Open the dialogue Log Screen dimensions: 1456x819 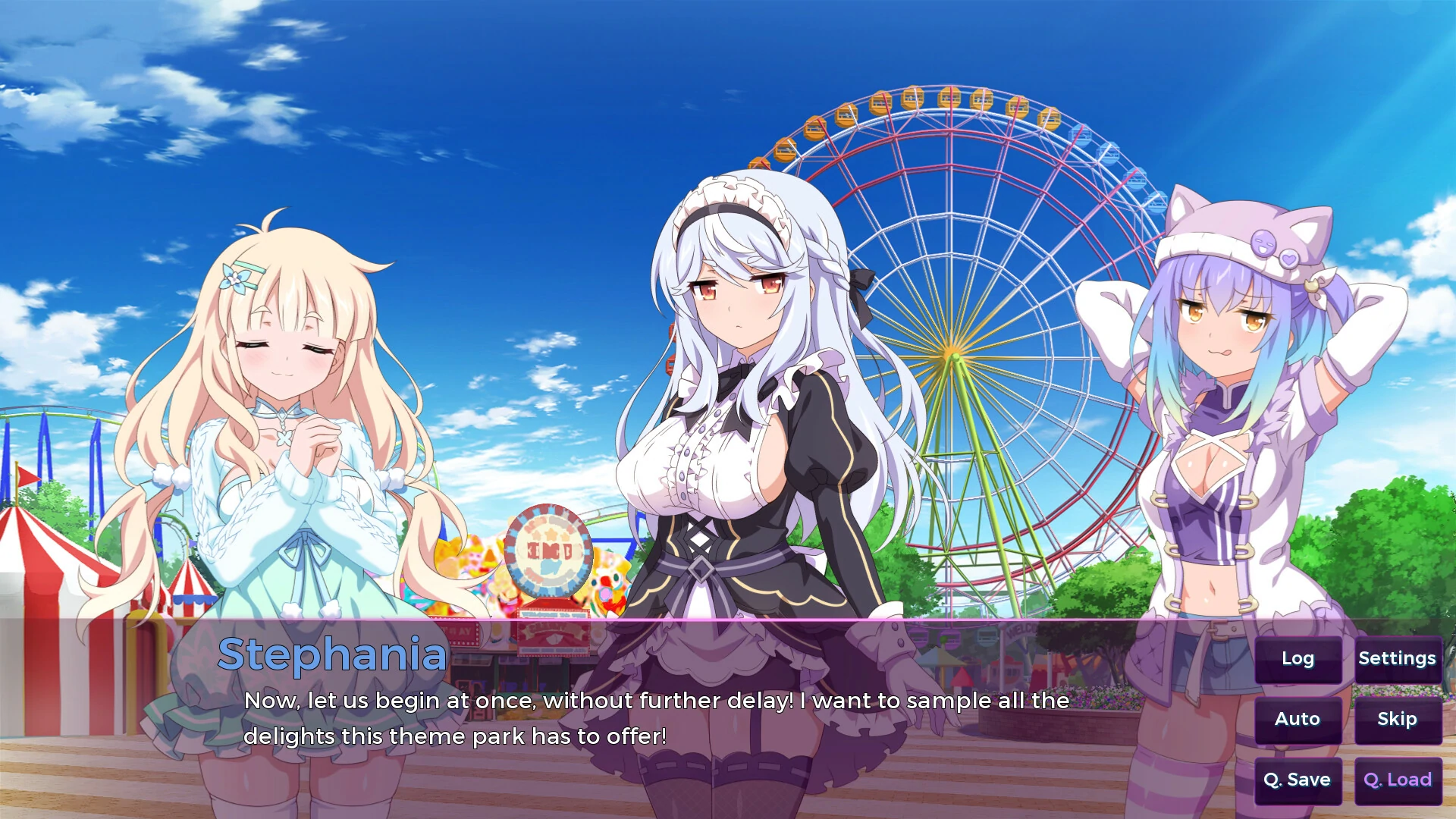1298,659
